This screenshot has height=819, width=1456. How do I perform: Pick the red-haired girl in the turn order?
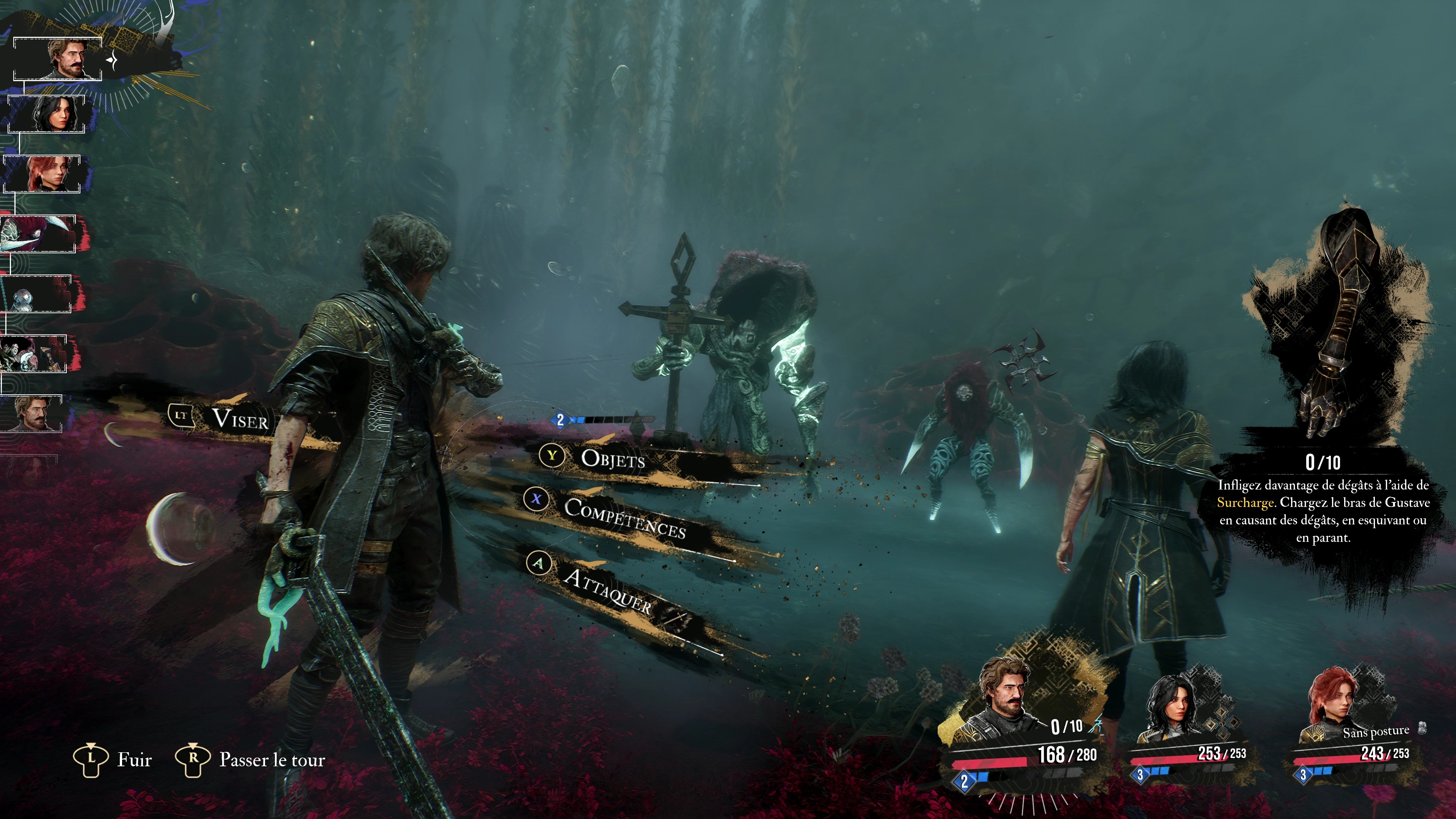(x=42, y=174)
